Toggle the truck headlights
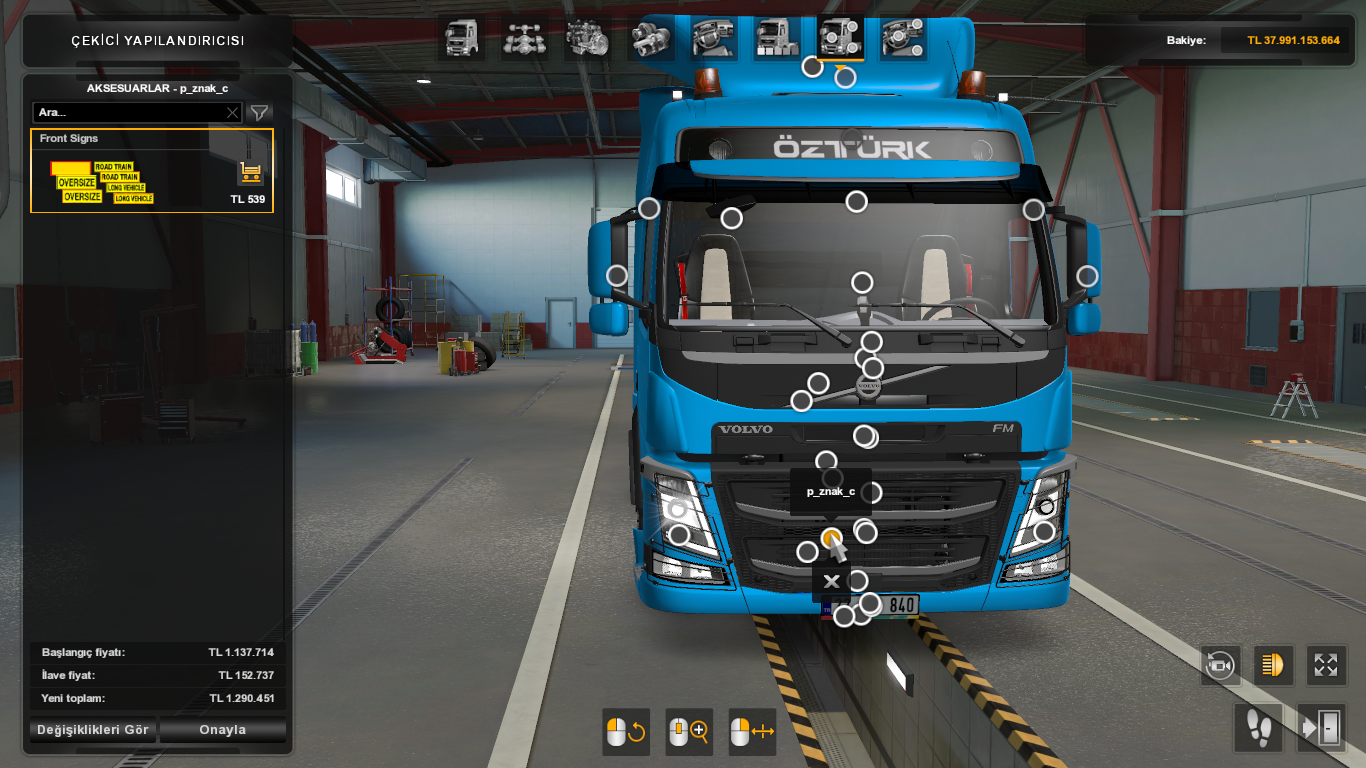1366x768 pixels. coord(1273,665)
